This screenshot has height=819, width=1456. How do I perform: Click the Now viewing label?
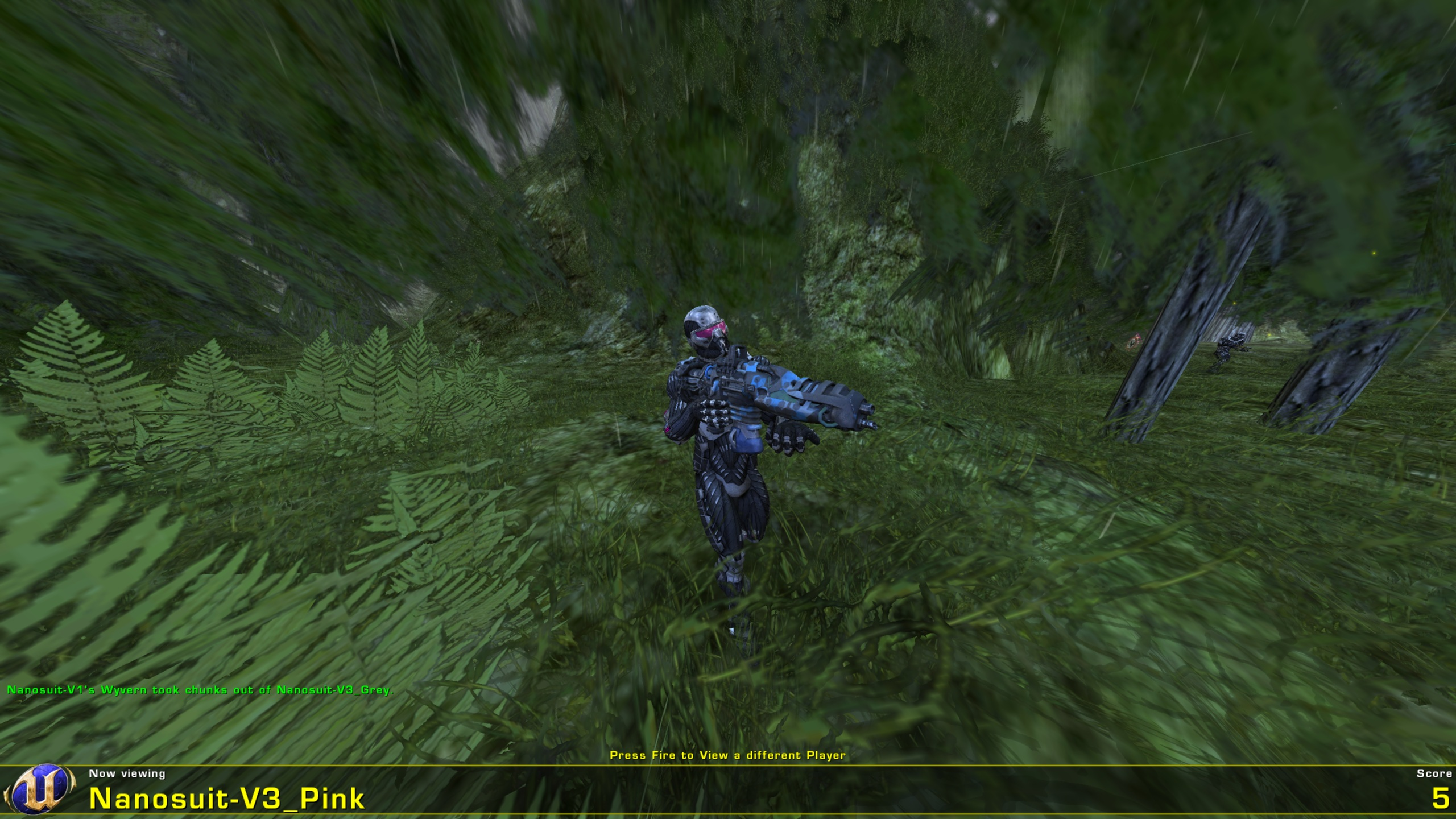tap(126, 773)
